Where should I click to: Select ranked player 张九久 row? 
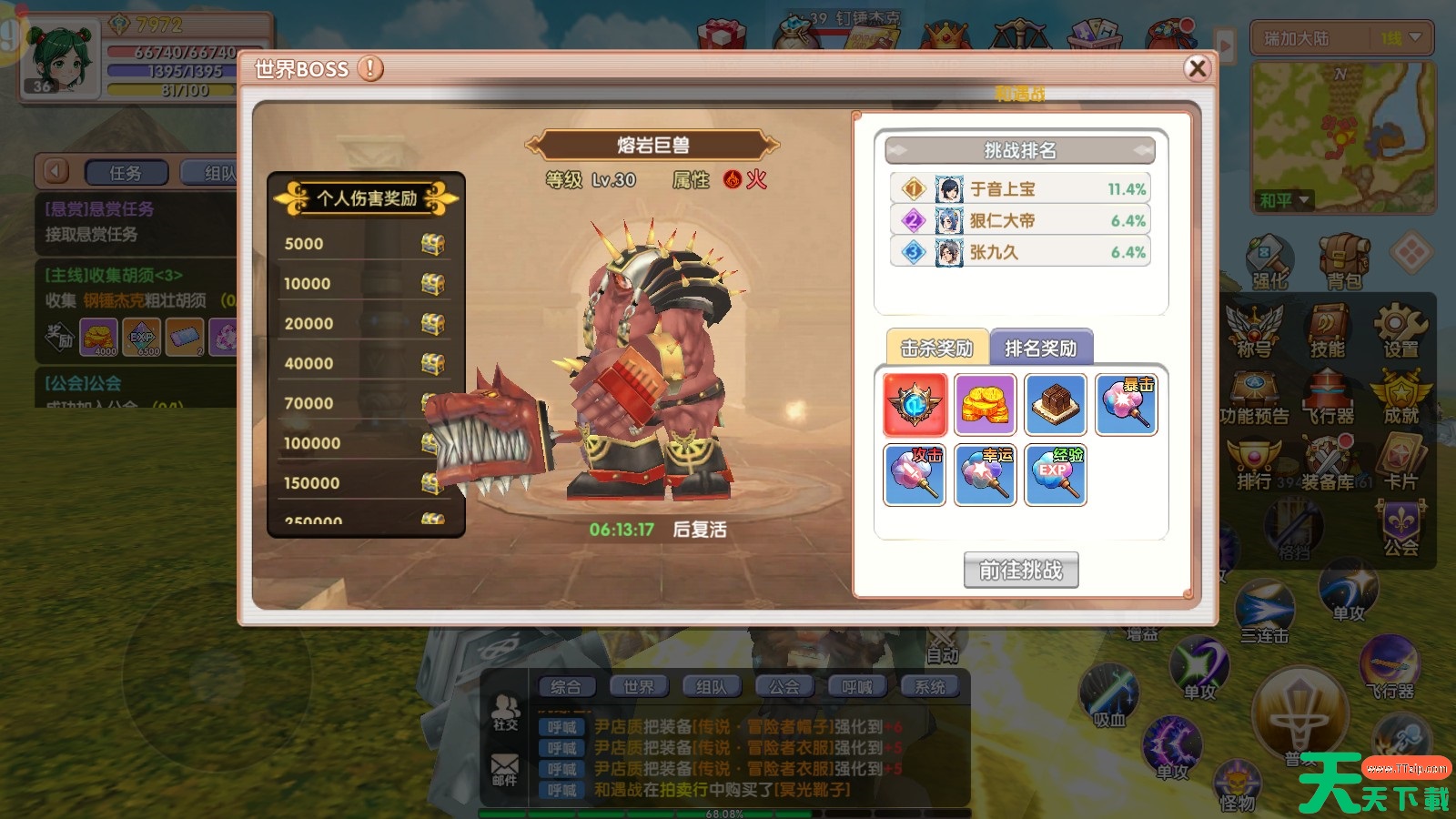(1020, 252)
